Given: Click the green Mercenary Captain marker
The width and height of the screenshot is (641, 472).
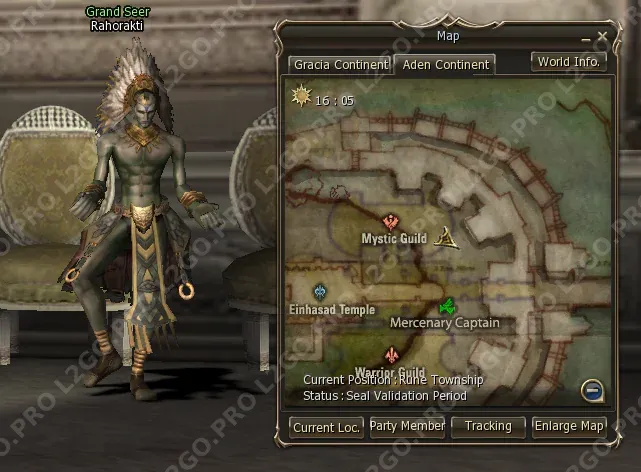Looking at the screenshot, I should tap(448, 306).
